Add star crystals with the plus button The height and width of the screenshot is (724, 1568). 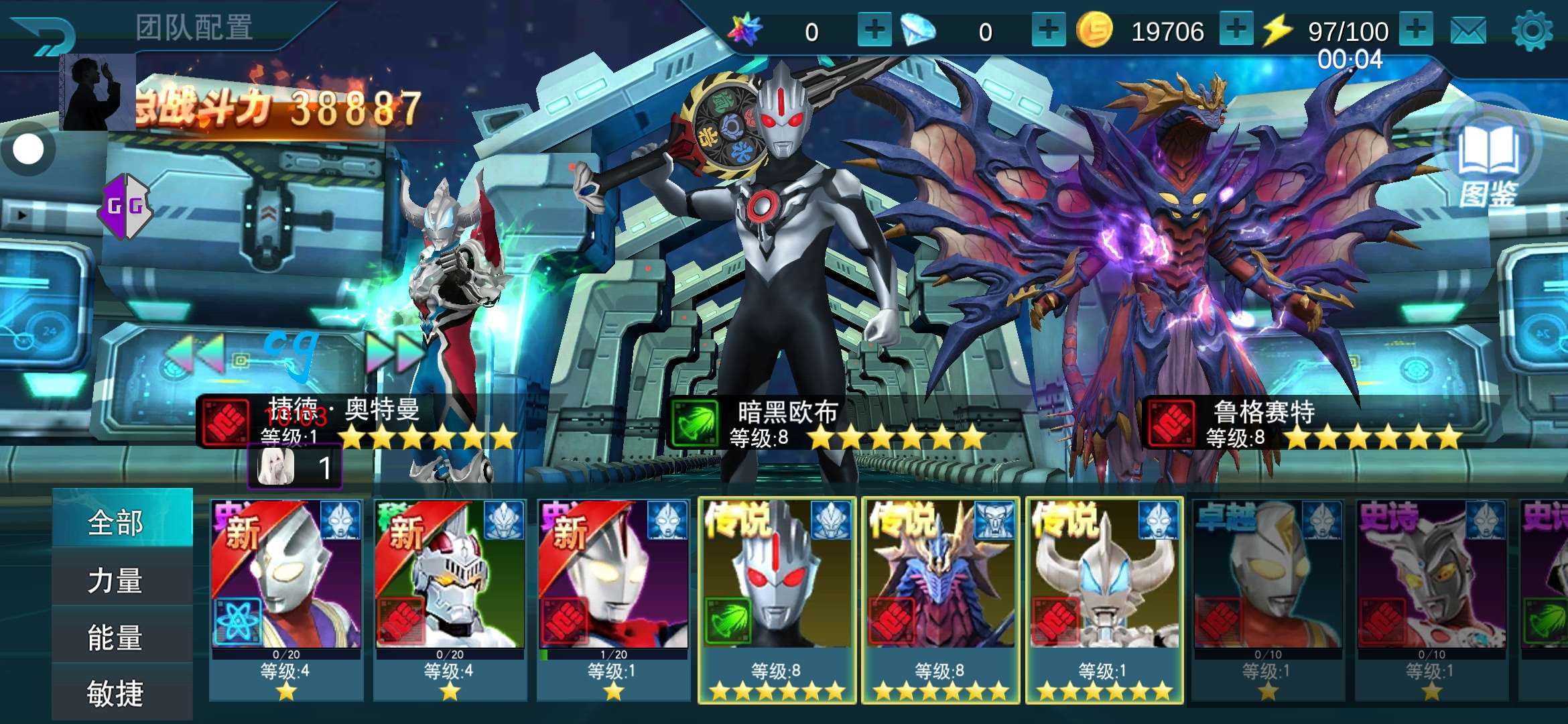[x=874, y=29]
